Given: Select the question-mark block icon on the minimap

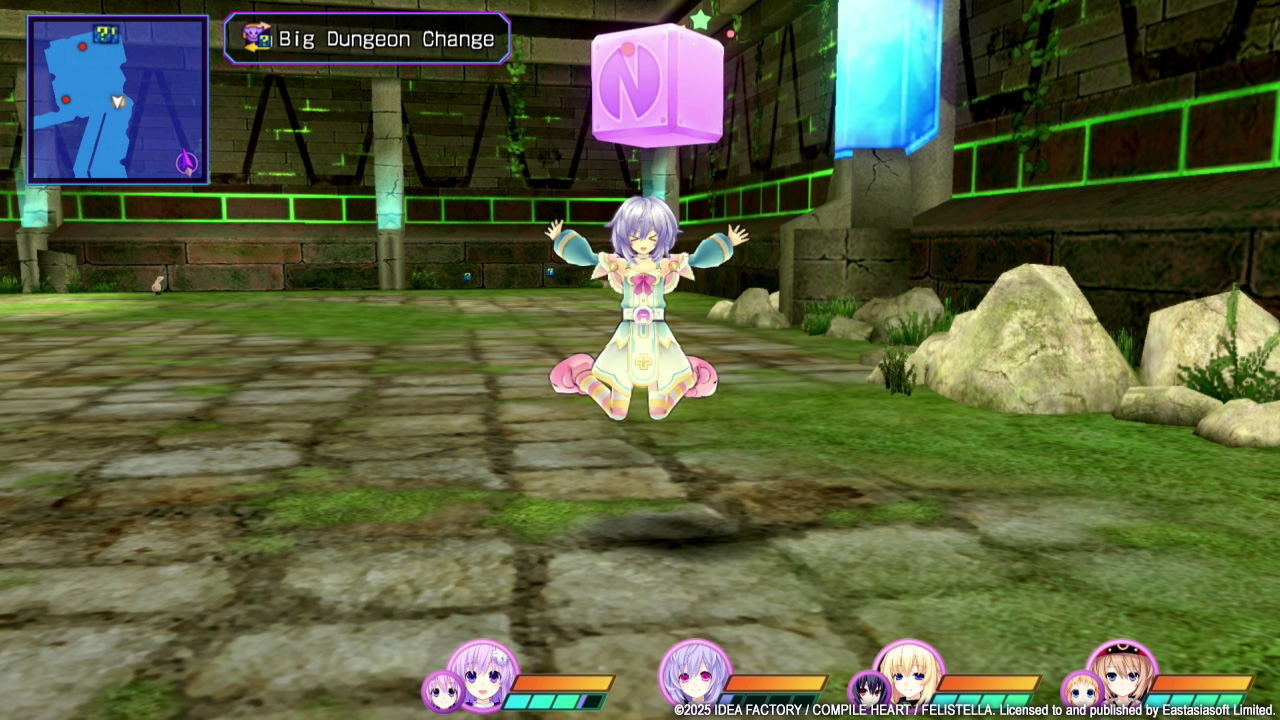Looking at the screenshot, I should [x=105, y=34].
